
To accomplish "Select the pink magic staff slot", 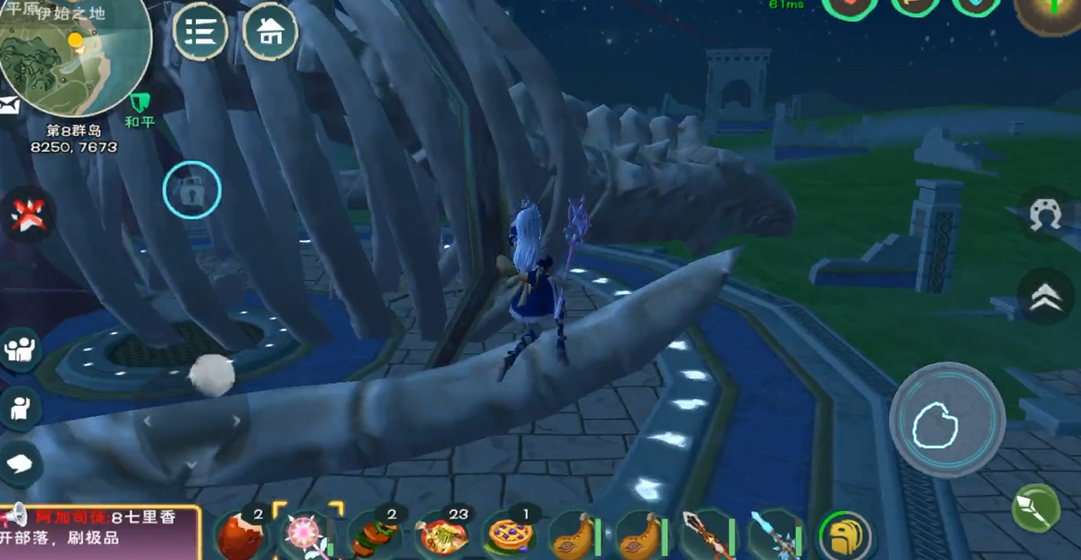I will (x=307, y=533).
